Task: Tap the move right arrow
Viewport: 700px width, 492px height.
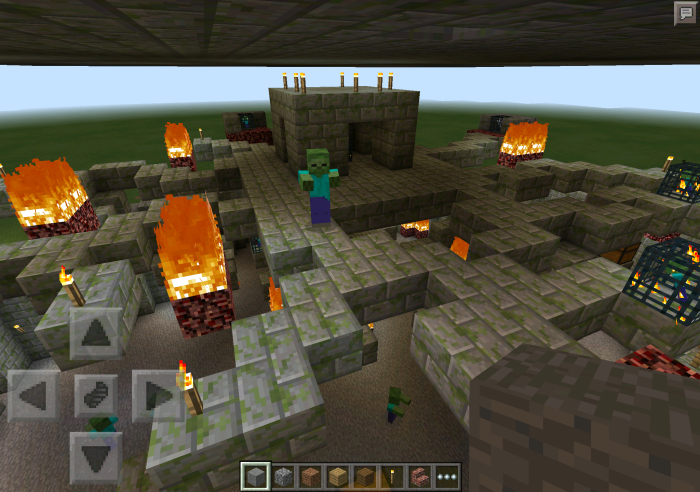Action: [x=158, y=395]
